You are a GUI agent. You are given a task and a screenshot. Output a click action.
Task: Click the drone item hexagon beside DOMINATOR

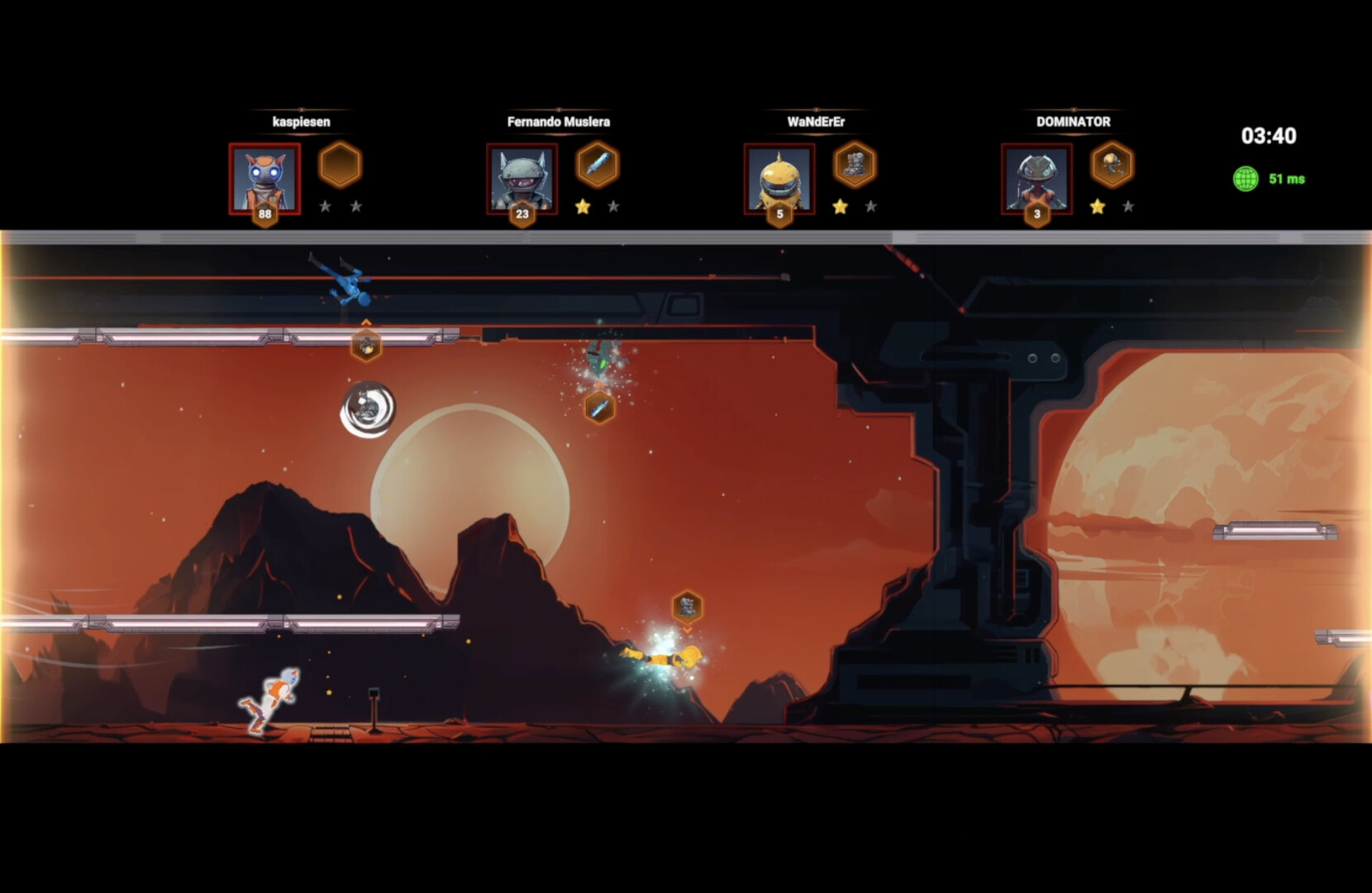[1112, 165]
